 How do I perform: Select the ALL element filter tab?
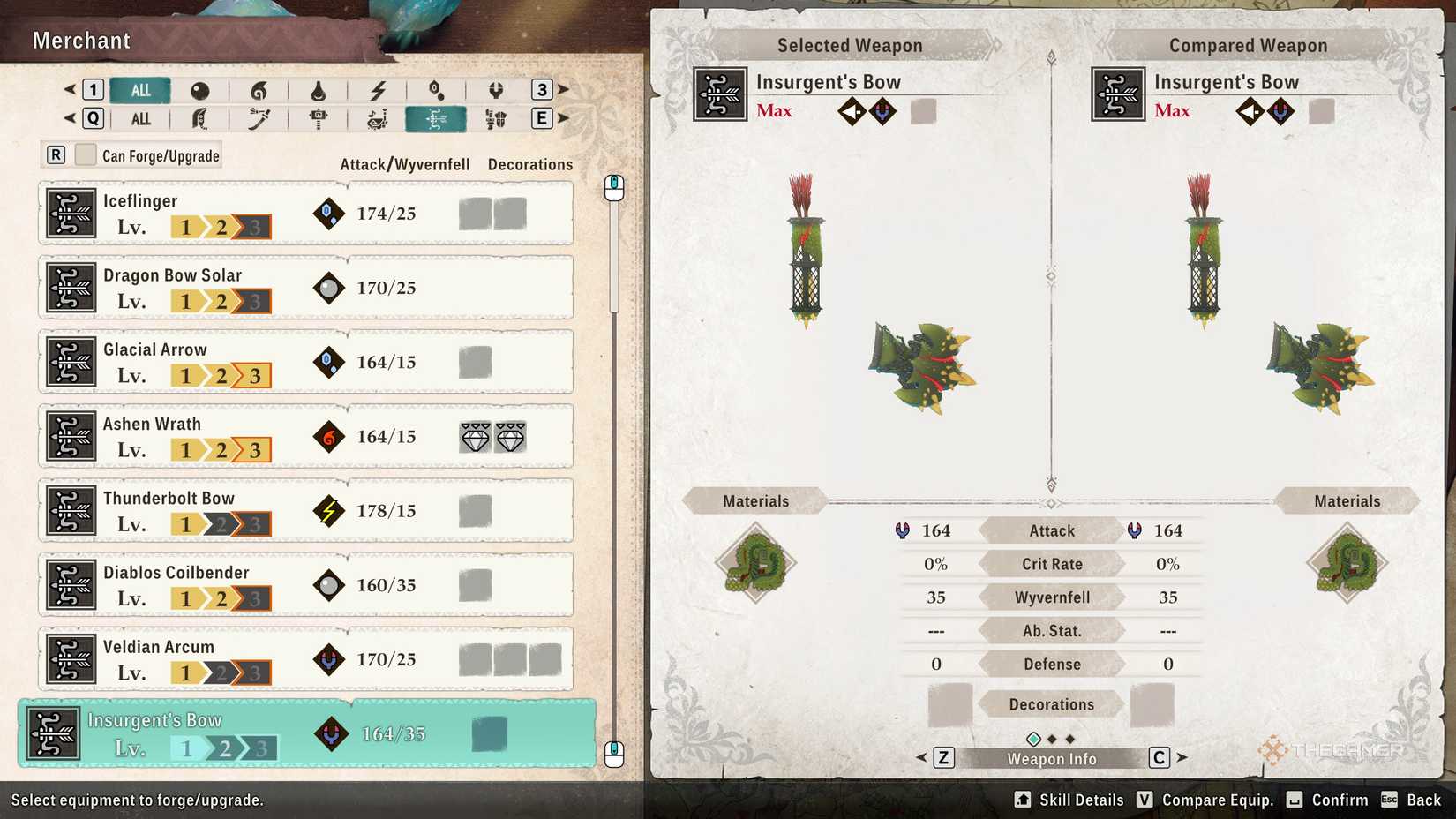(x=140, y=90)
